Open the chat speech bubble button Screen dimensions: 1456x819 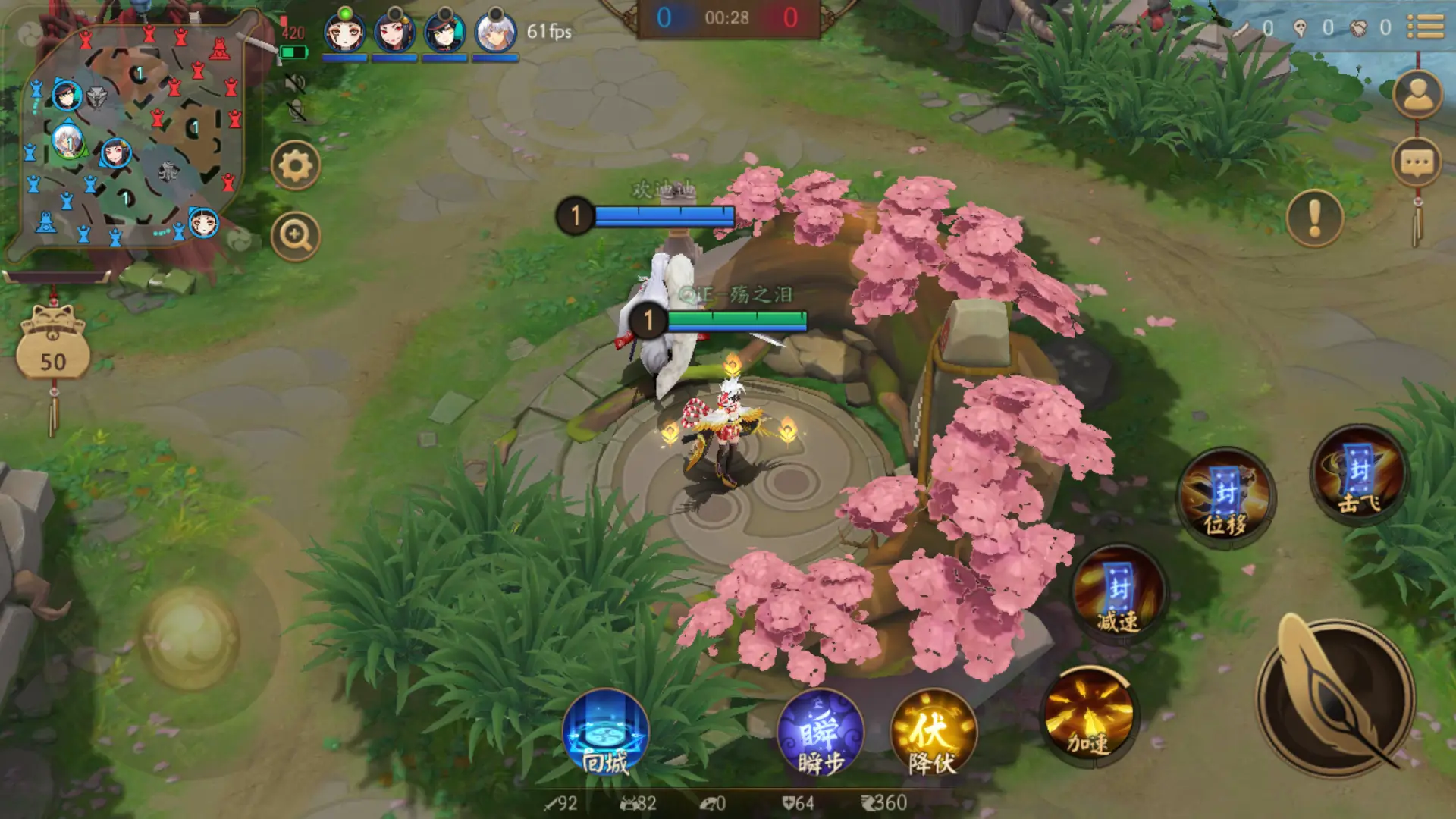tap(1417, 162)
